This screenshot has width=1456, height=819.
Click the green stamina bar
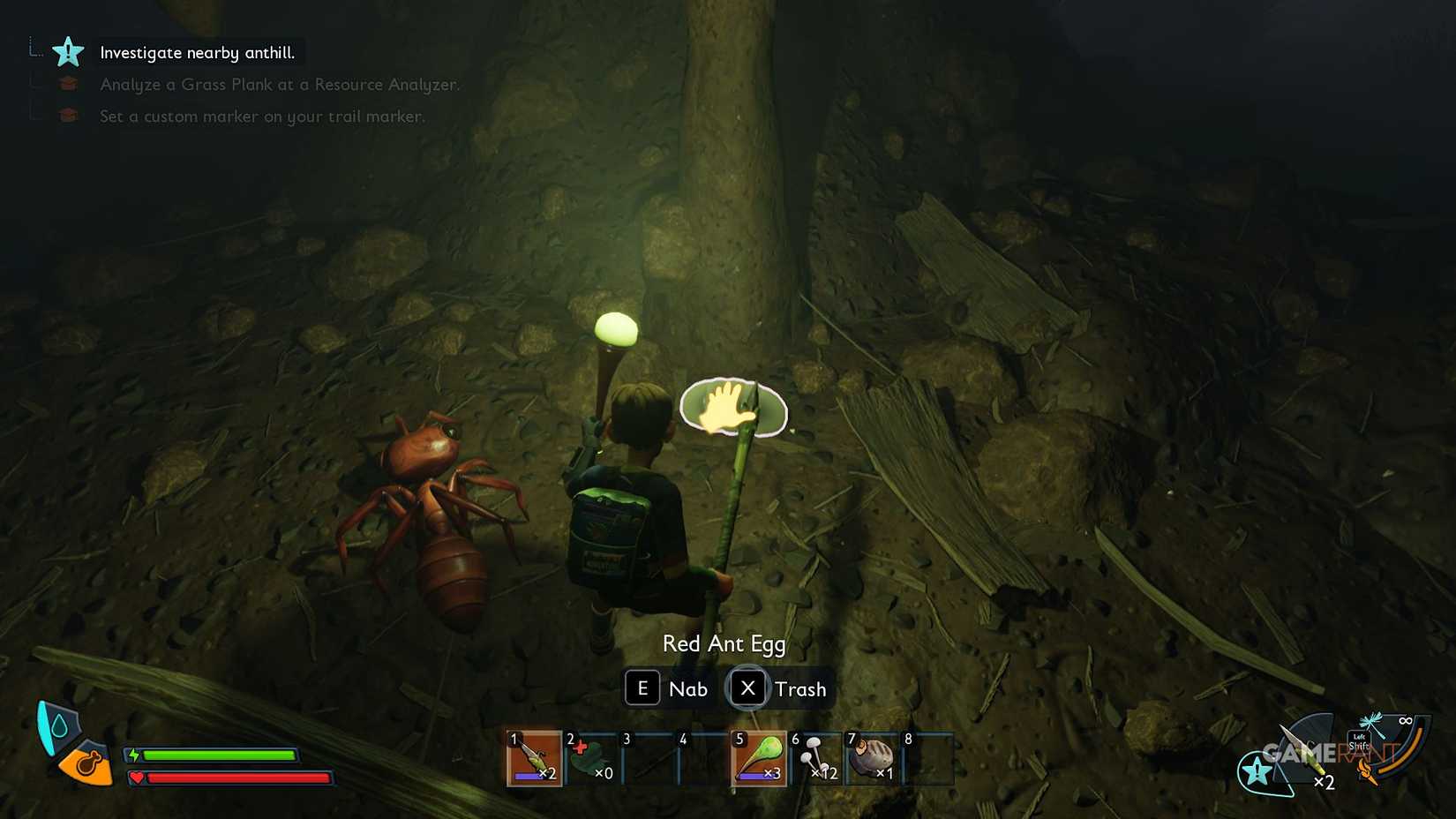(221, 755)
